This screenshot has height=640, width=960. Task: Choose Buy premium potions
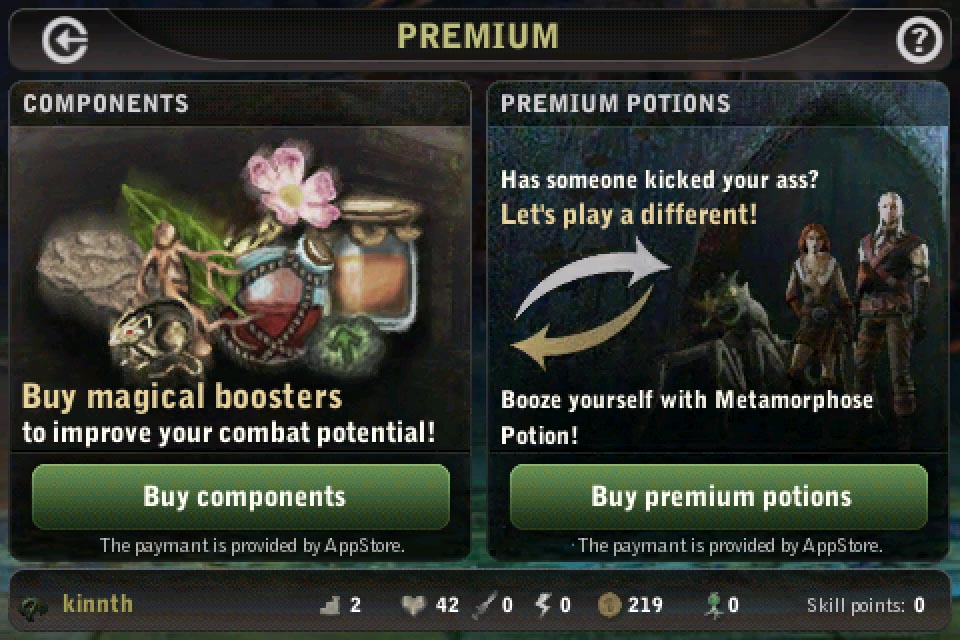click(719, 496)
